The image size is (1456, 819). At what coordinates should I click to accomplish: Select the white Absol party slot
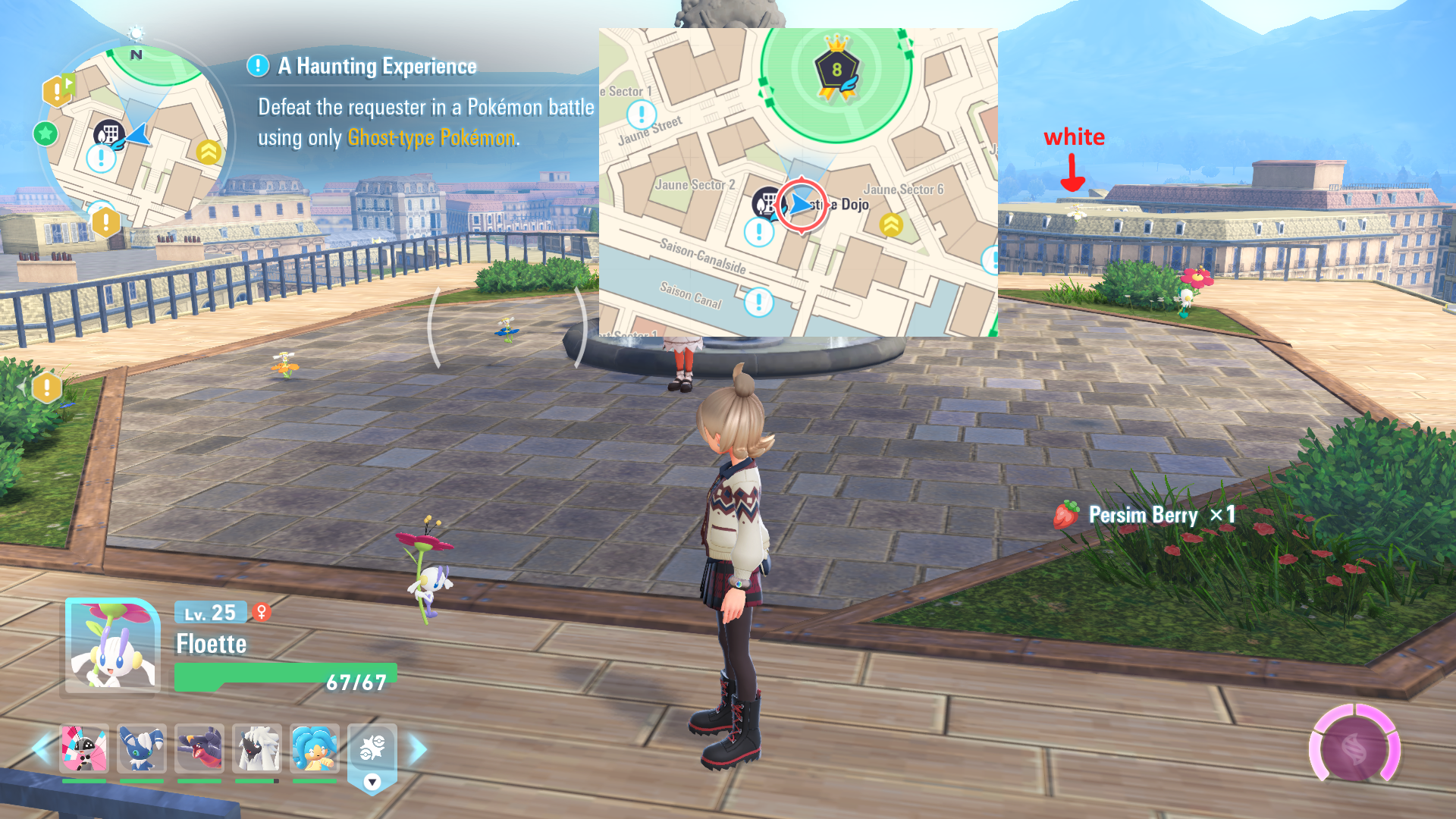tap(257, 748)
